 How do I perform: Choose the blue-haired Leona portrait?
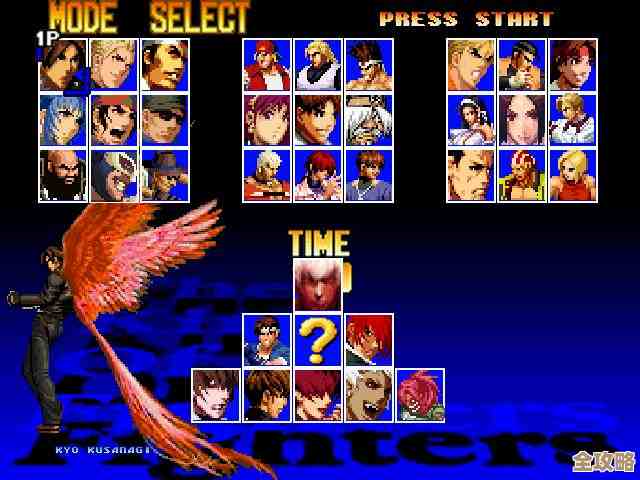coord(64,119)
